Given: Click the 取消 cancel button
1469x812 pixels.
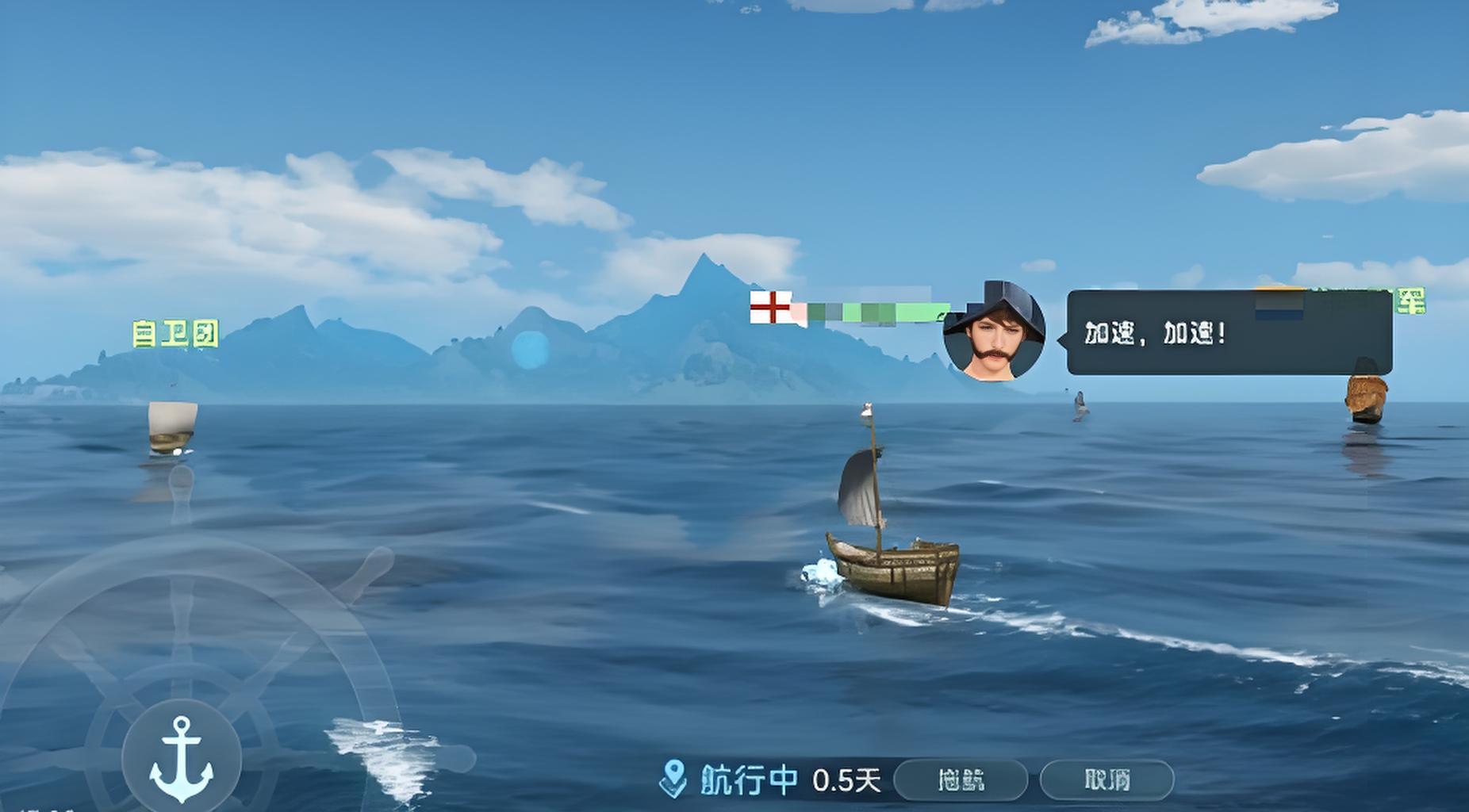Looking at the screenshot, I should coord(1107,780).
